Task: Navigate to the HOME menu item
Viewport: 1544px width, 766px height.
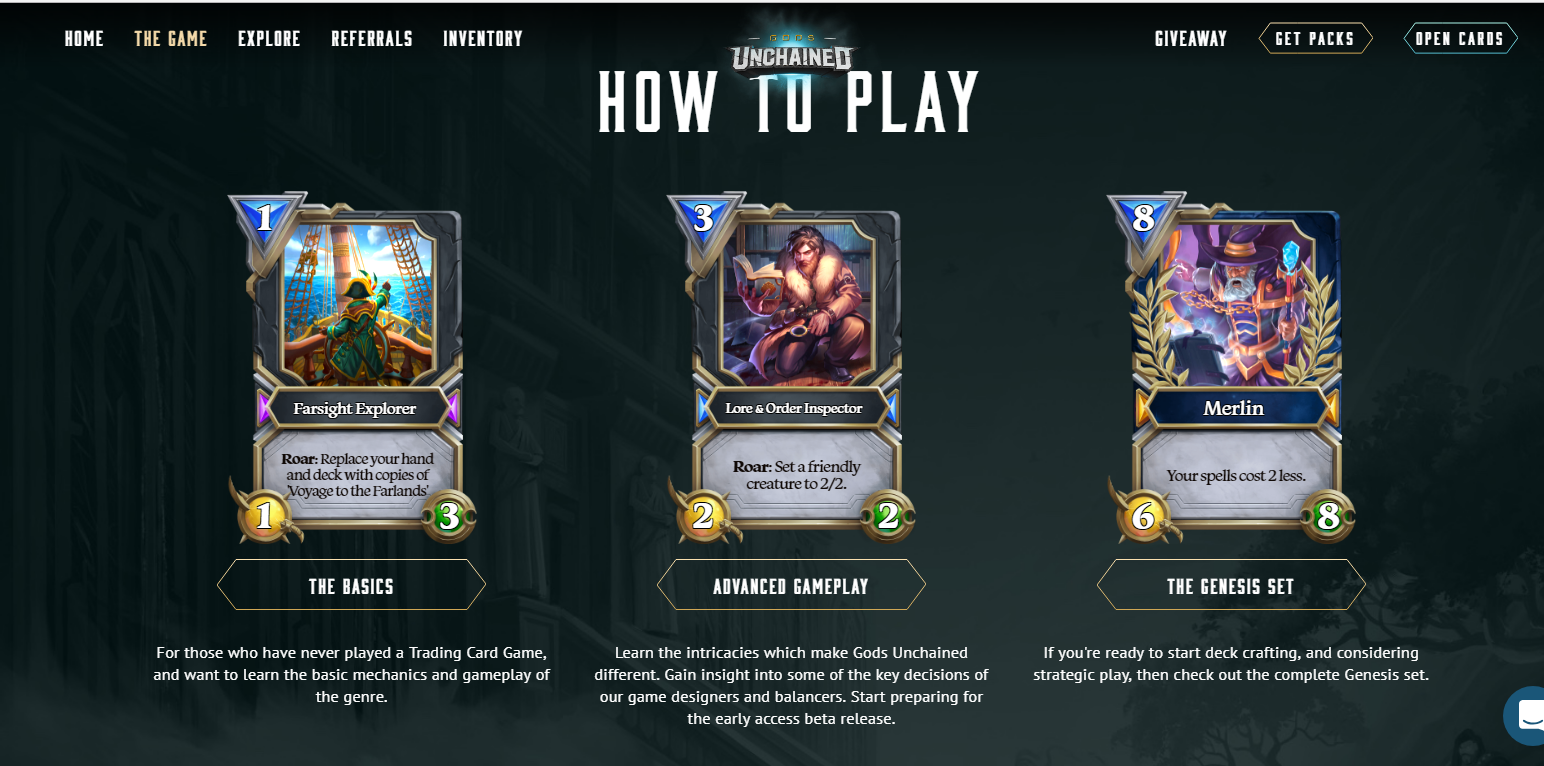Action: pyautogui.click(x=84, y=38)
